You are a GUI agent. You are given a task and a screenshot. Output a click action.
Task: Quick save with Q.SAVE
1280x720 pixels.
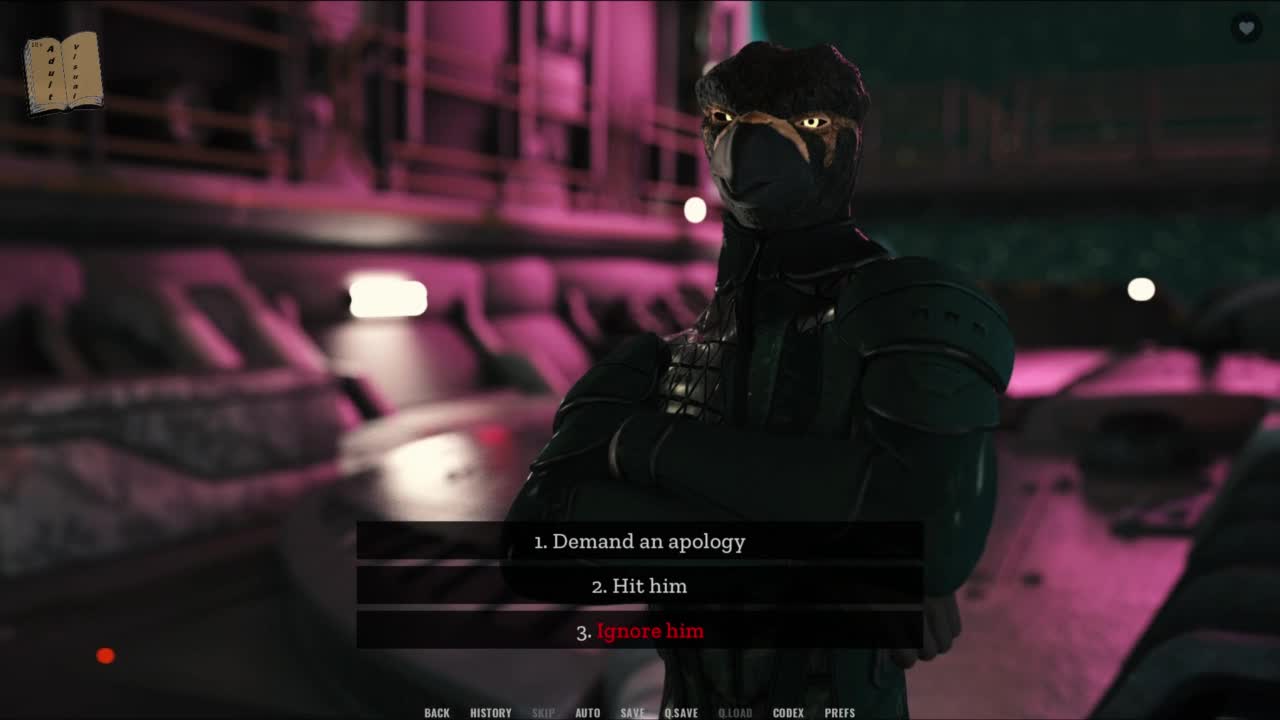pos(681,712)
